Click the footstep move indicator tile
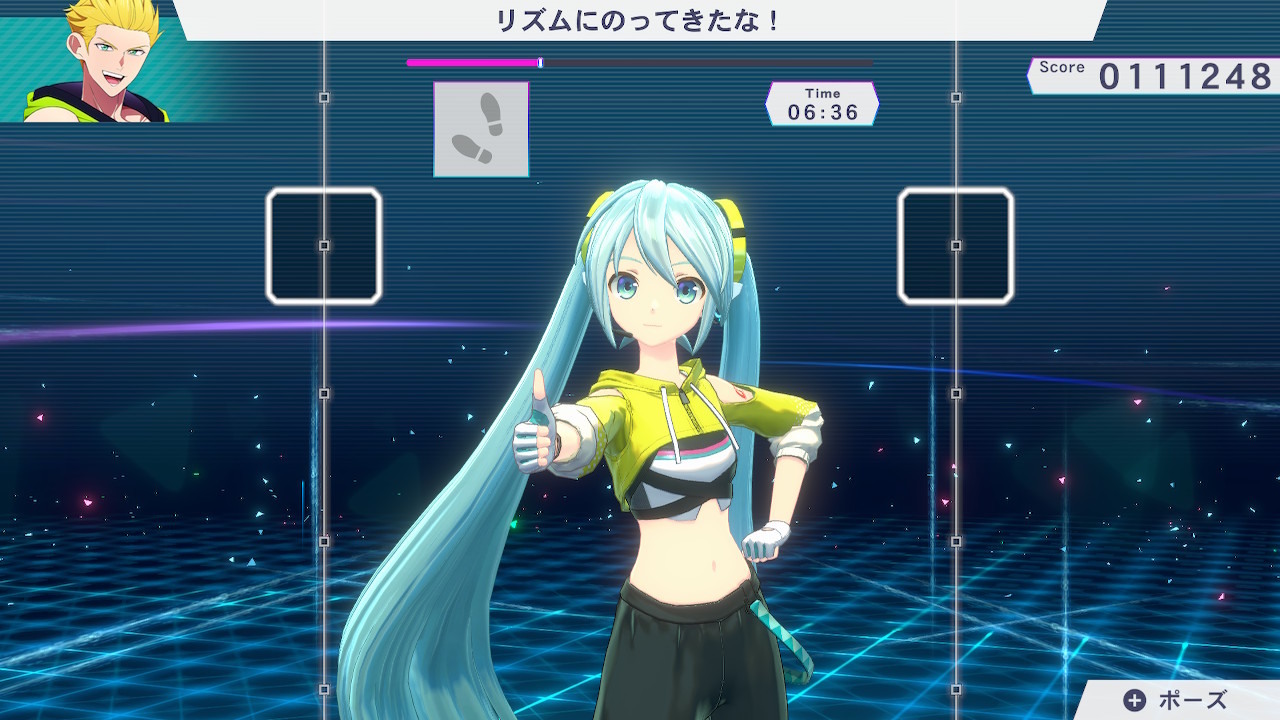This screenshot has height=720, width=1280. (x=481, y=128)
